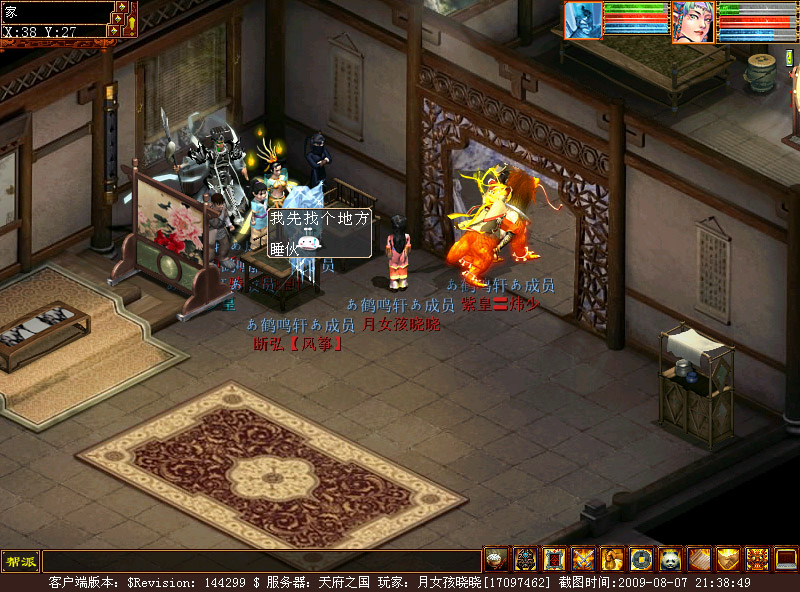Open the red demon mask icon
Screen dimensions: 800x592
(x=757, y=560)
